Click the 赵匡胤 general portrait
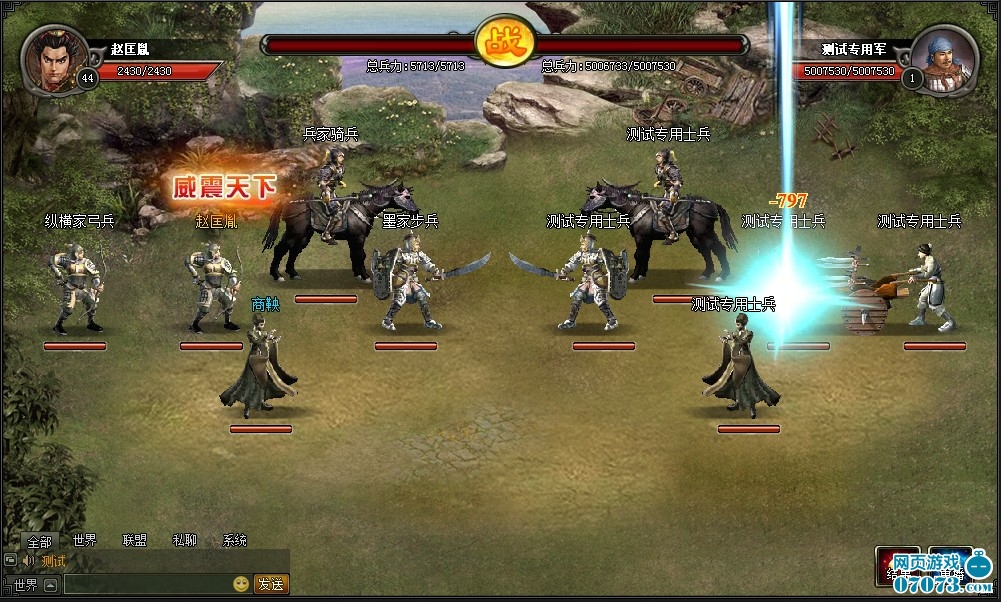 pyautogui.click(x=50, y=58)
